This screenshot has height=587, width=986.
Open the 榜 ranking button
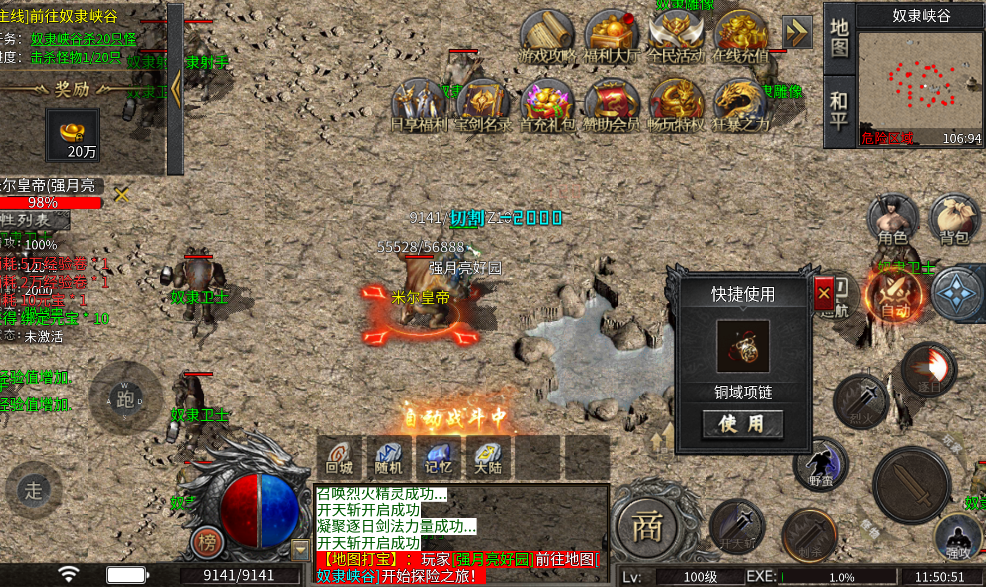click(x=207, y=542)
